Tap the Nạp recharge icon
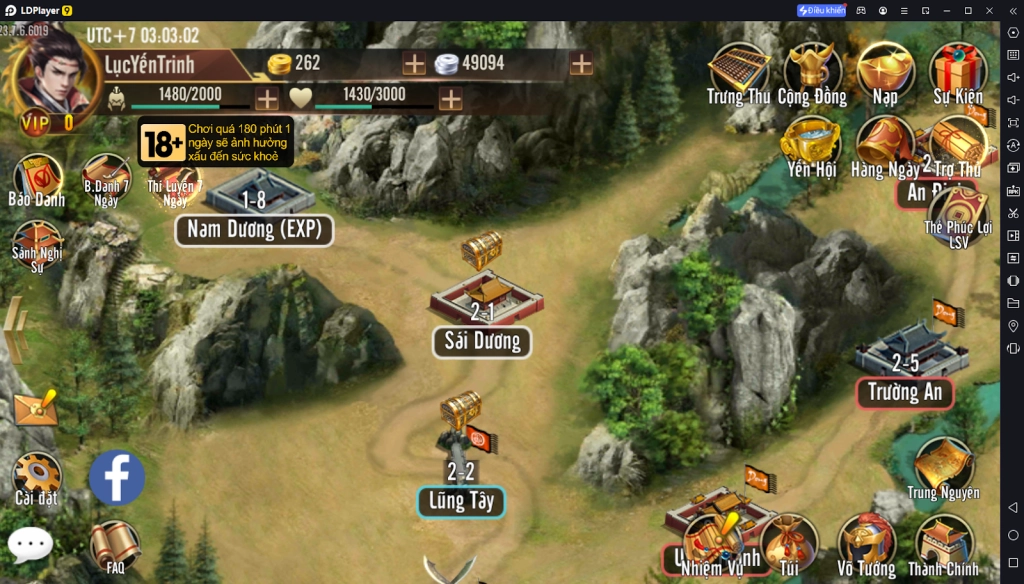1024x584 pixels. point(885,70)
